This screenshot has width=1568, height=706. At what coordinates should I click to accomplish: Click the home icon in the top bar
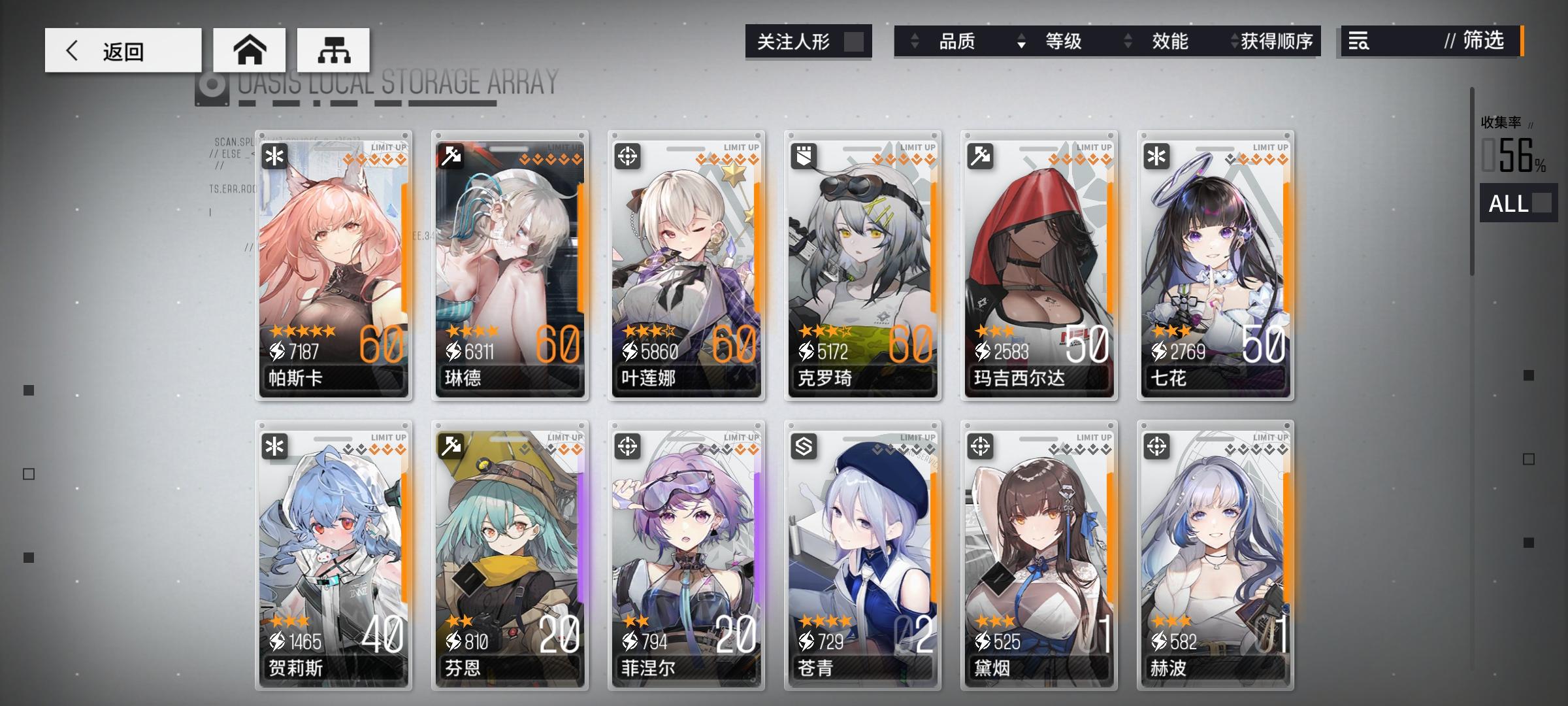click(250, 48)
